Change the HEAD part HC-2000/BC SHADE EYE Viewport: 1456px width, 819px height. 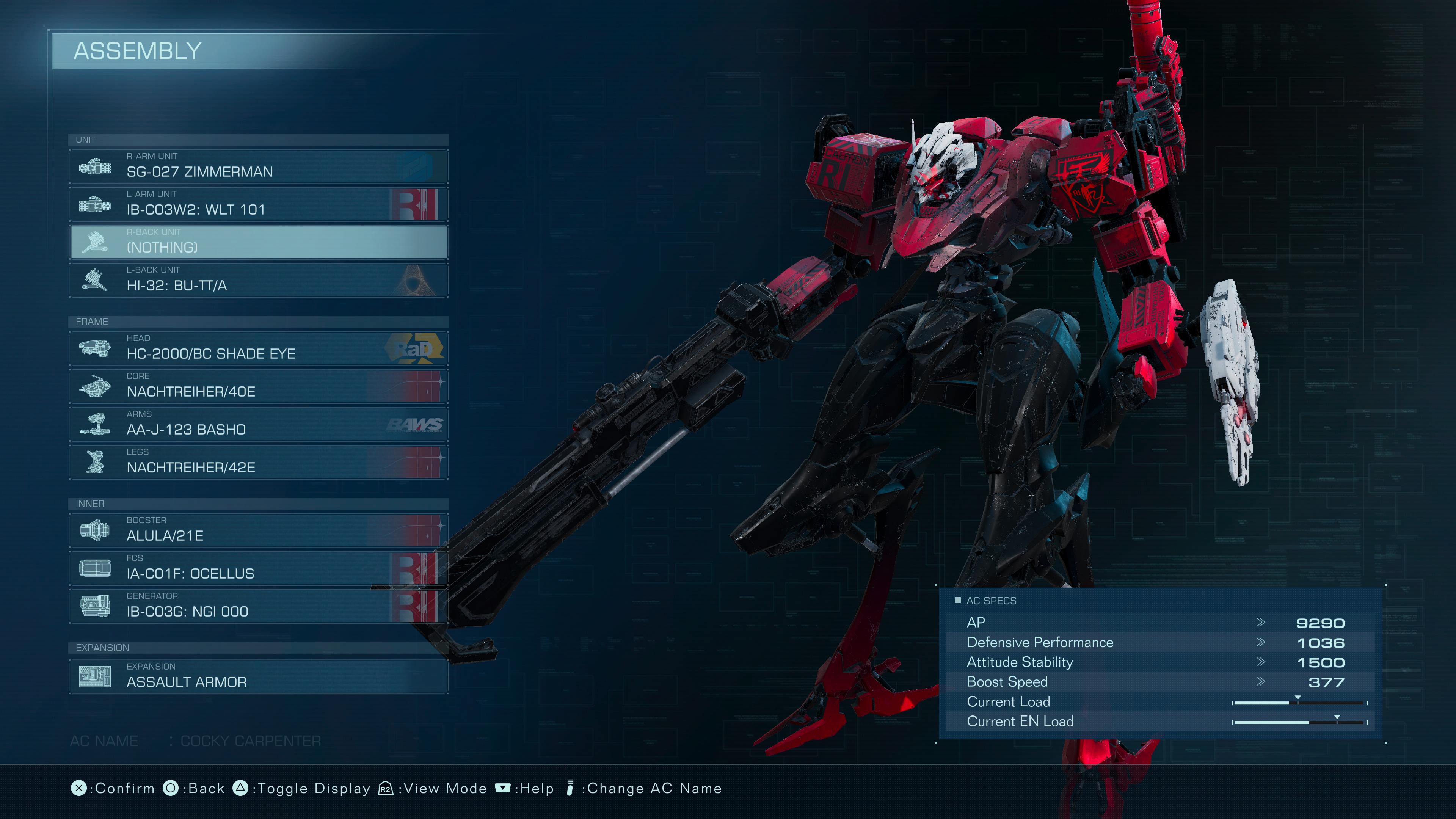point(258,348)
